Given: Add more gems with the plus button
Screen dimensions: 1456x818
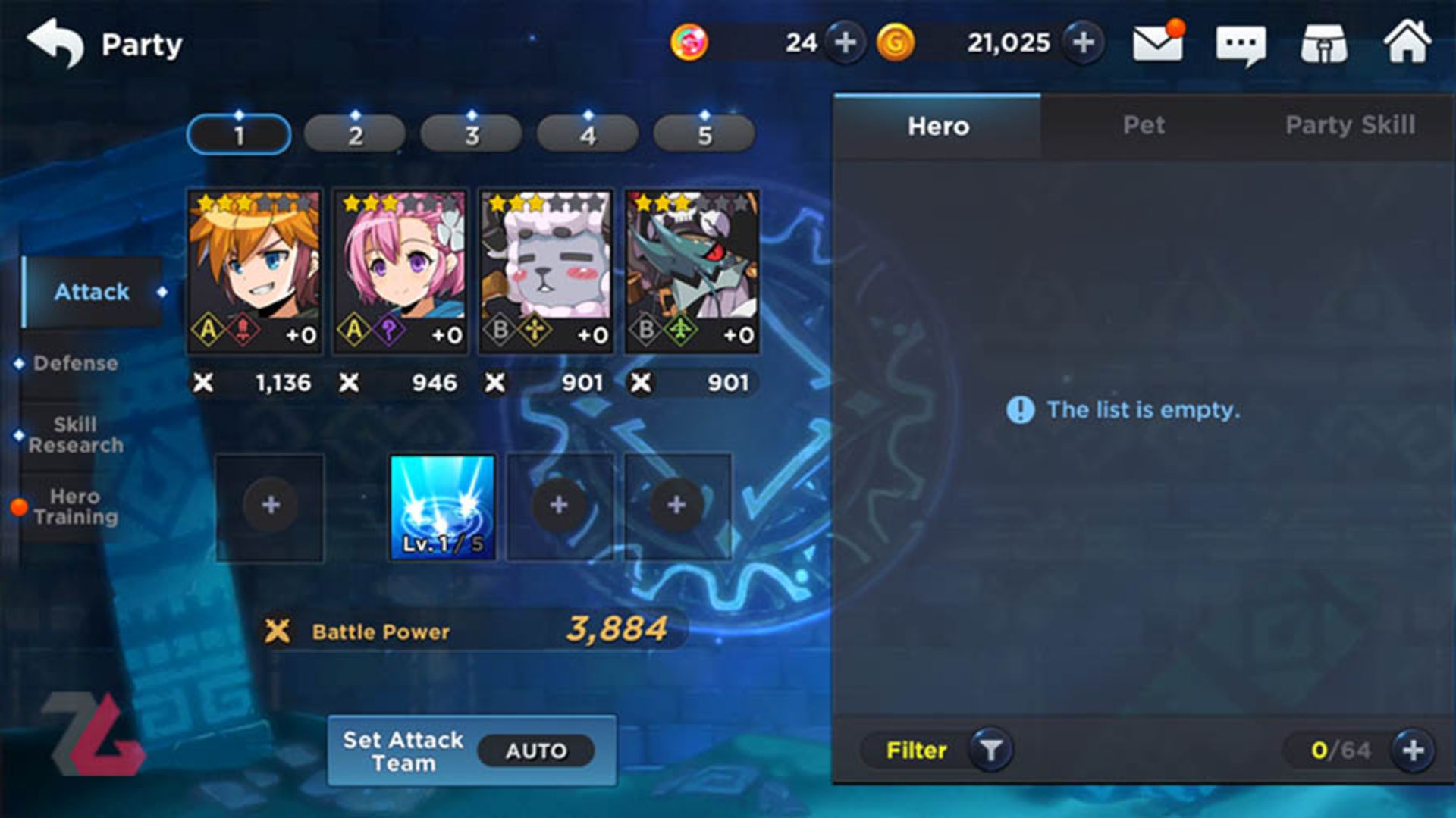Looking at the screenshot, I should pos(845,42).
